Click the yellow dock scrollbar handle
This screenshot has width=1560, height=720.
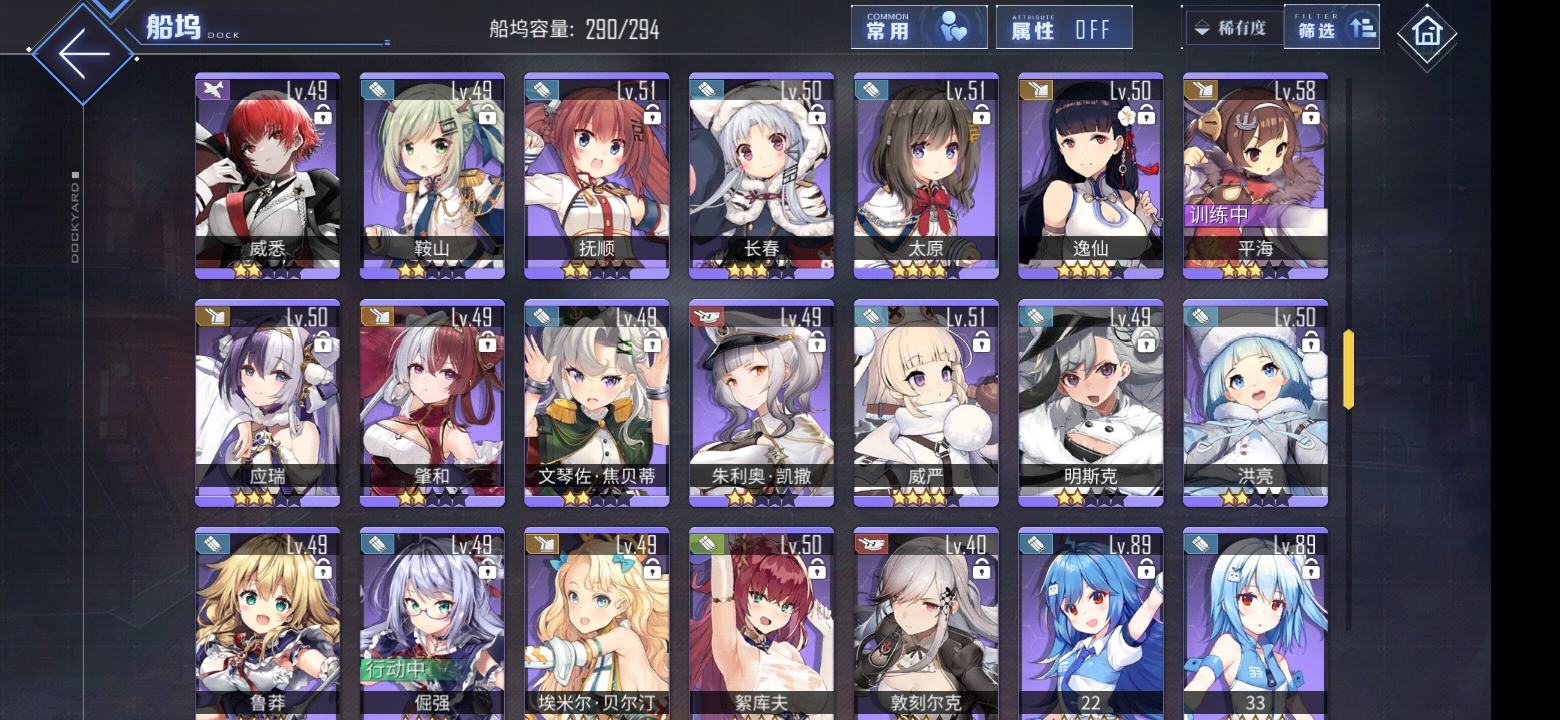click(x=1348, y=369)
